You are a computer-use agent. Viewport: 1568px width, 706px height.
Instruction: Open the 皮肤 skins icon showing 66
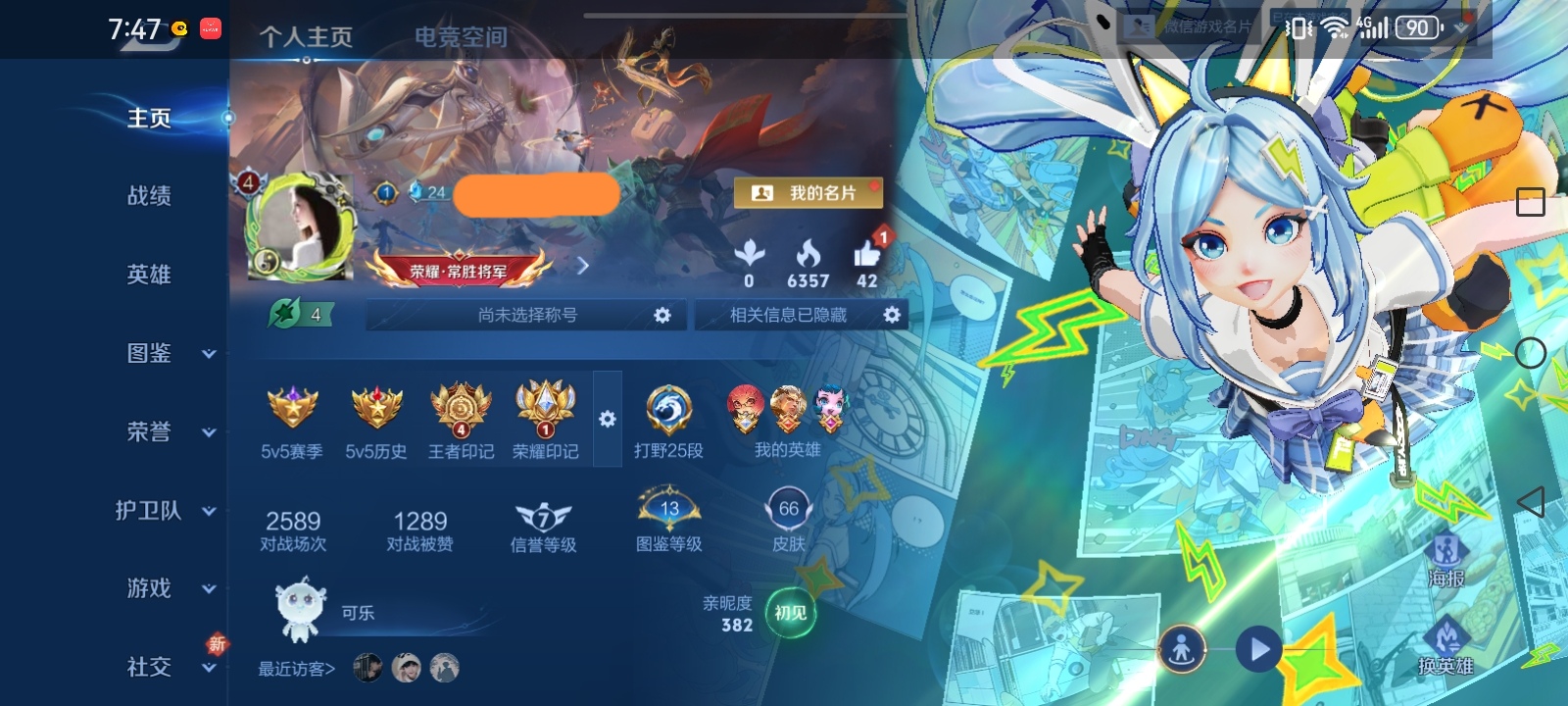tap(788, 506)
